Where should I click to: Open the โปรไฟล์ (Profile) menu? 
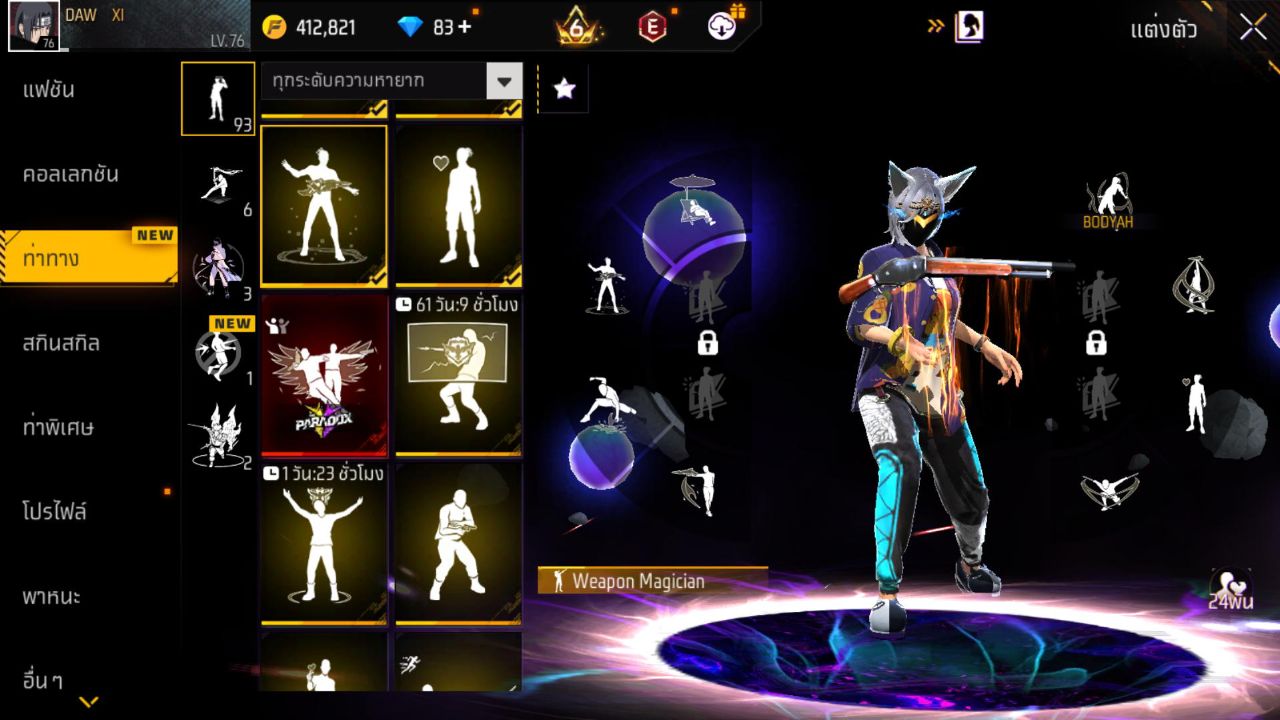tap(55, 512)
